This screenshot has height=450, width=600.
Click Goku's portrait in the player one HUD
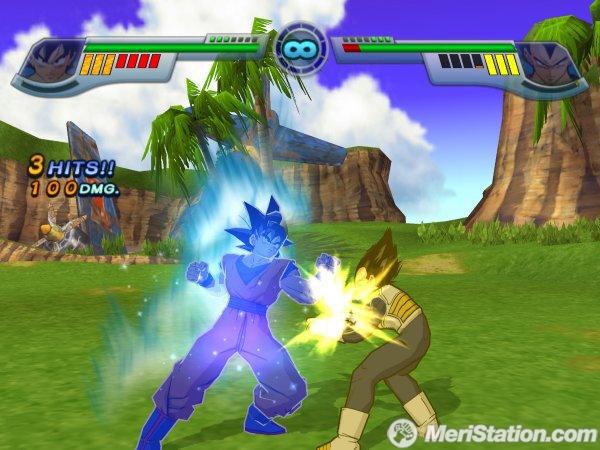(x=48, y=62)
